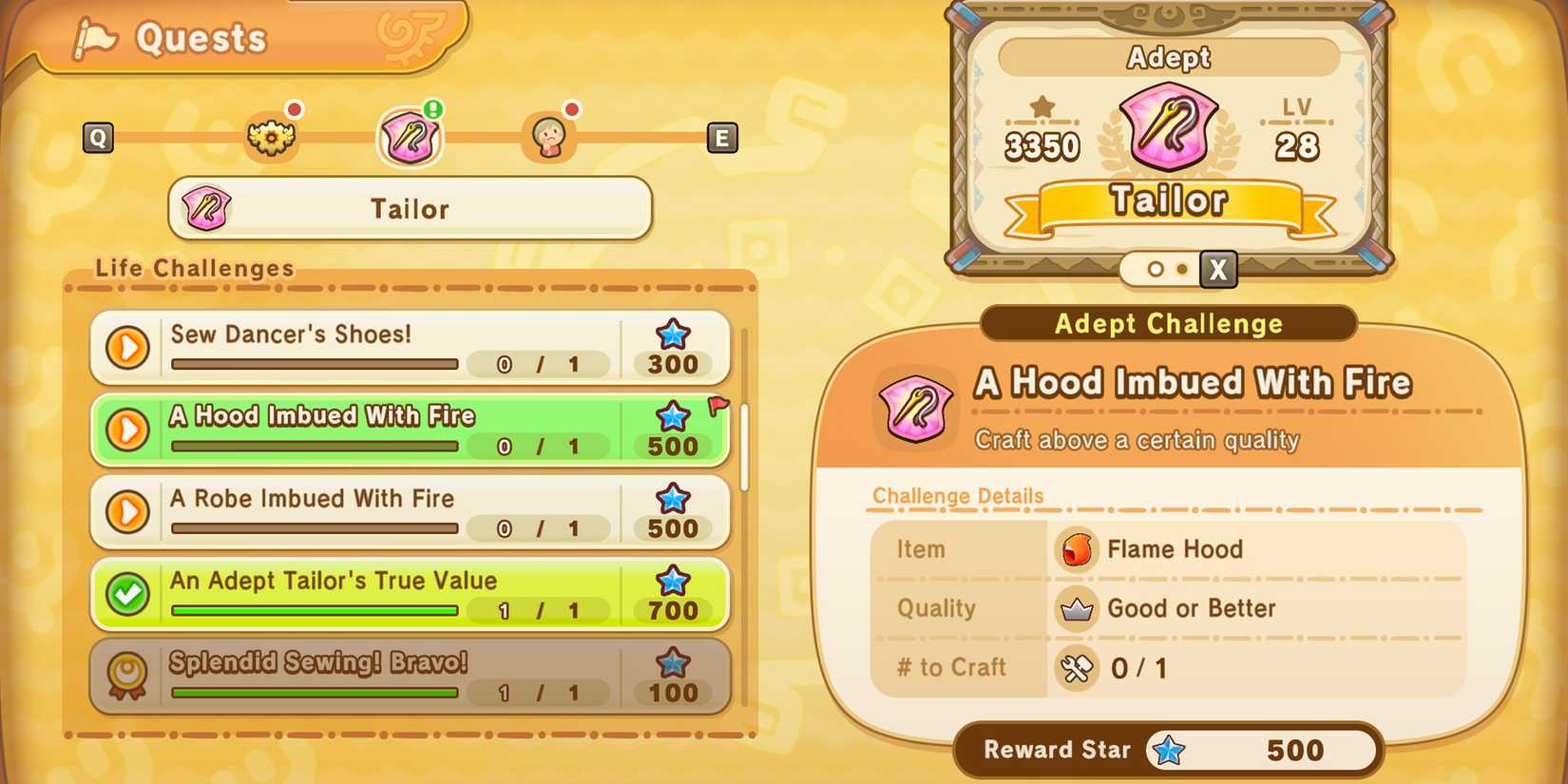
Task: Click the Flame Hood item icon
Action: click(x=1077, y=549)
